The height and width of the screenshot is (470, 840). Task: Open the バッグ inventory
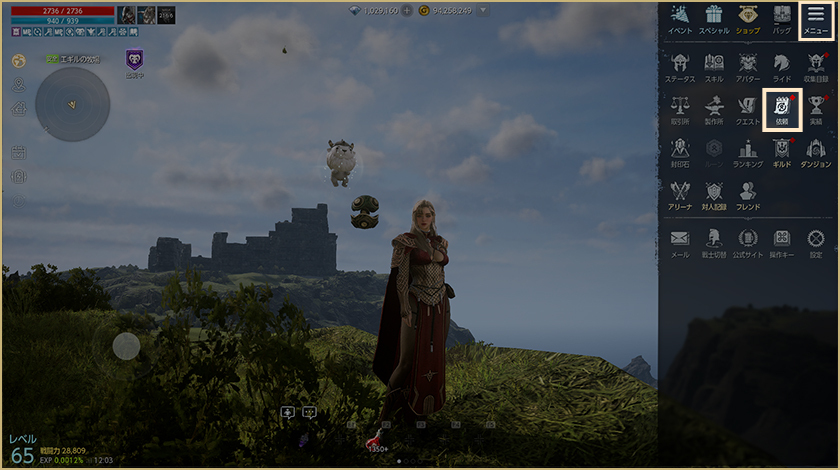pos(782,19)
